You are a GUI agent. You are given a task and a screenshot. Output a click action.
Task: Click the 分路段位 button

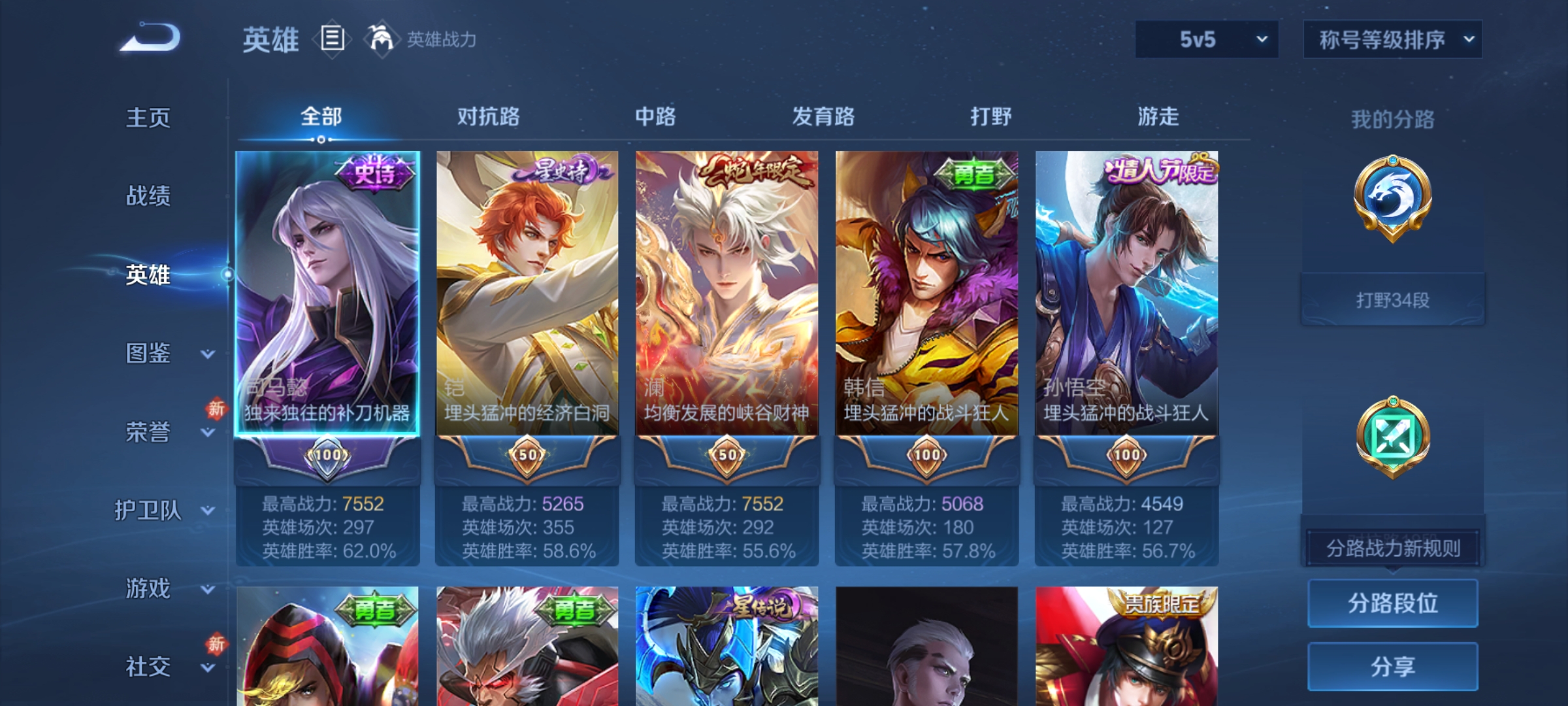tap(1394, 605)
